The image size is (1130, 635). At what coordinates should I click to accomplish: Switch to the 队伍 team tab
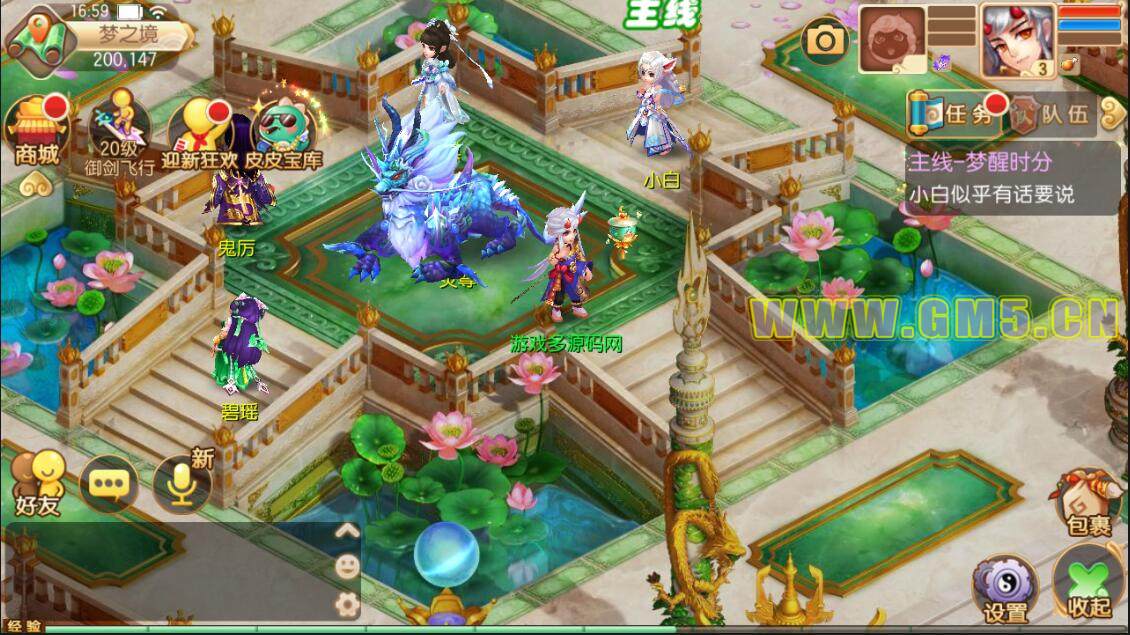click(x=1049, y=115)
